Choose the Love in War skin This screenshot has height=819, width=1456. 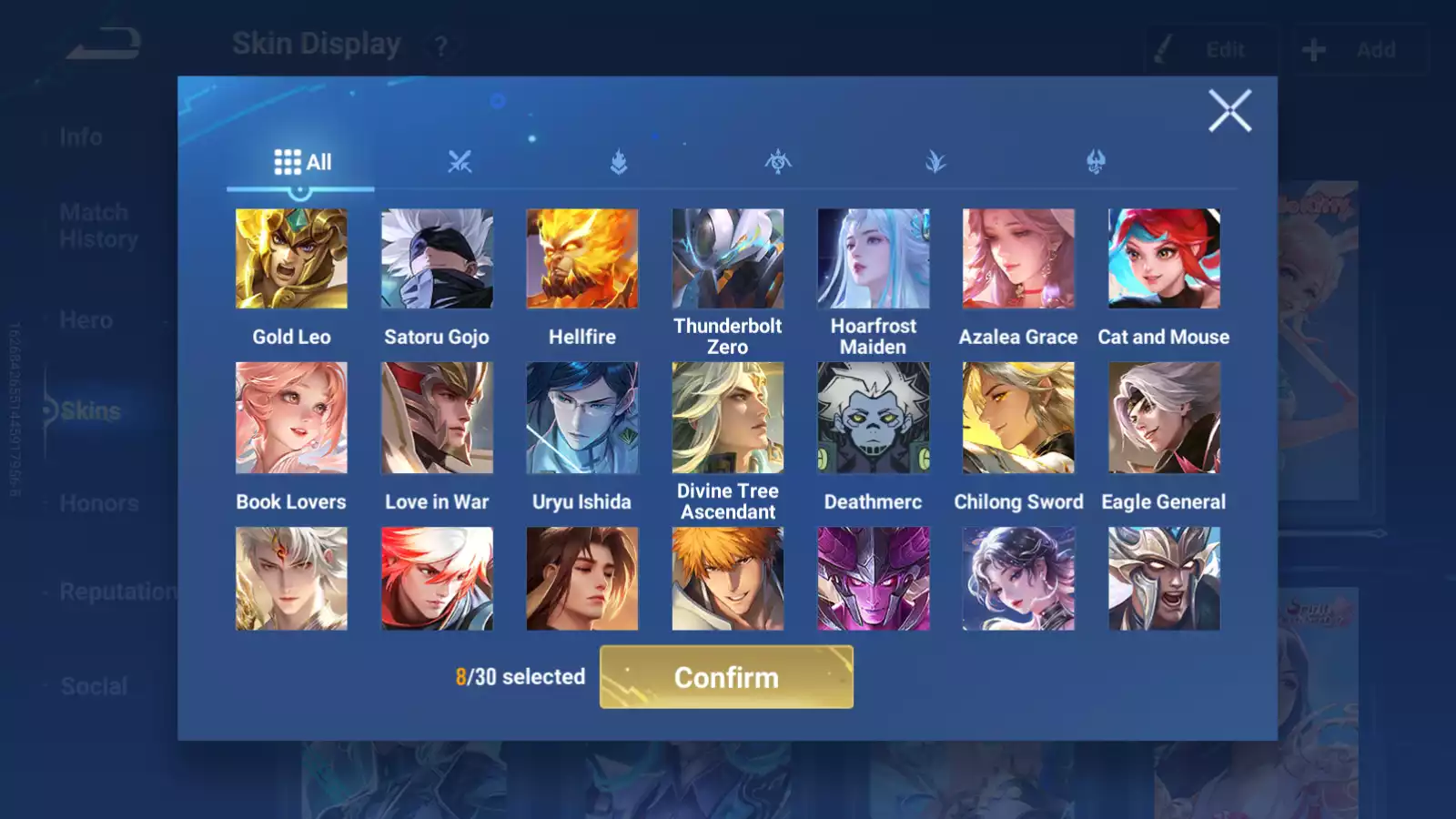click(x=437, y=418)
